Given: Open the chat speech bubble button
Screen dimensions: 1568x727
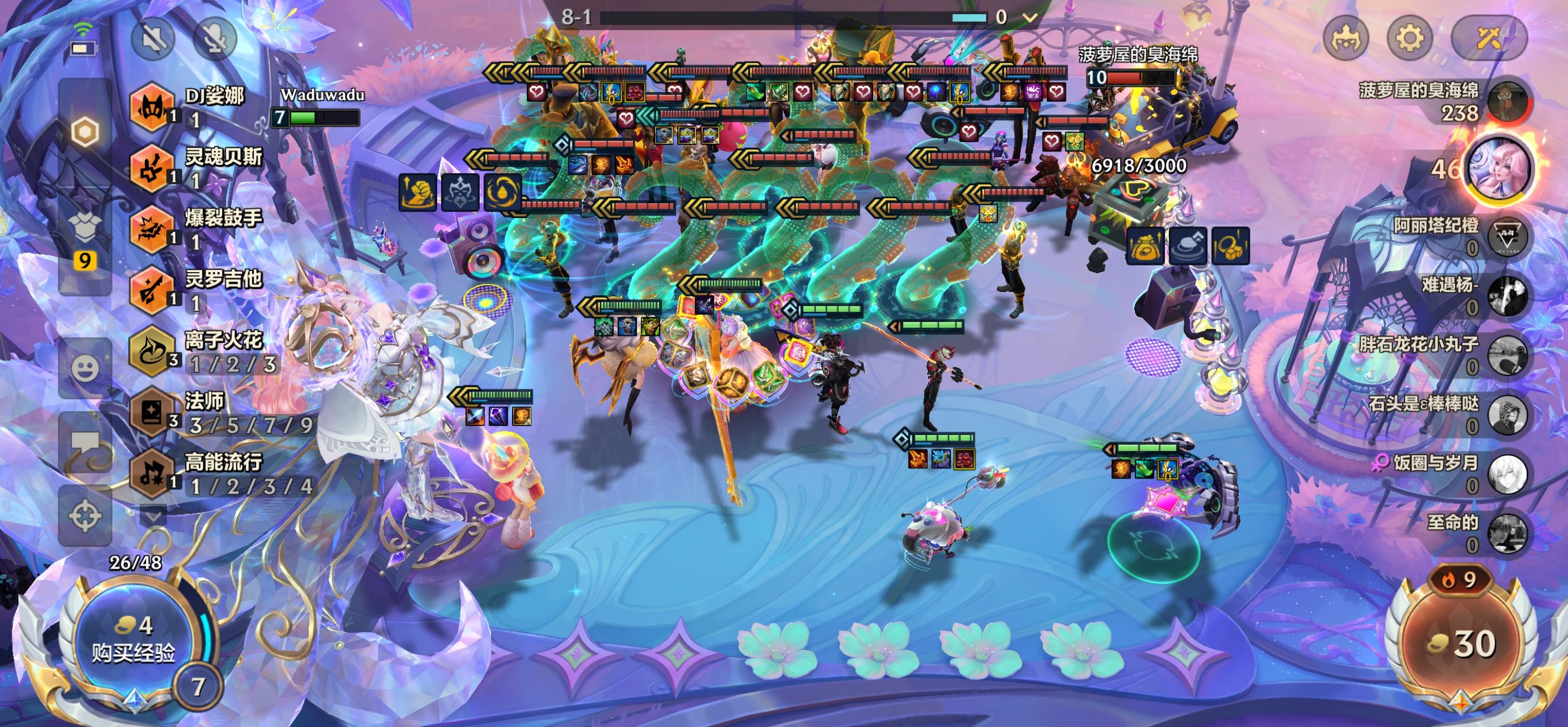Looking at the screenshot, I should pos(85,443).
